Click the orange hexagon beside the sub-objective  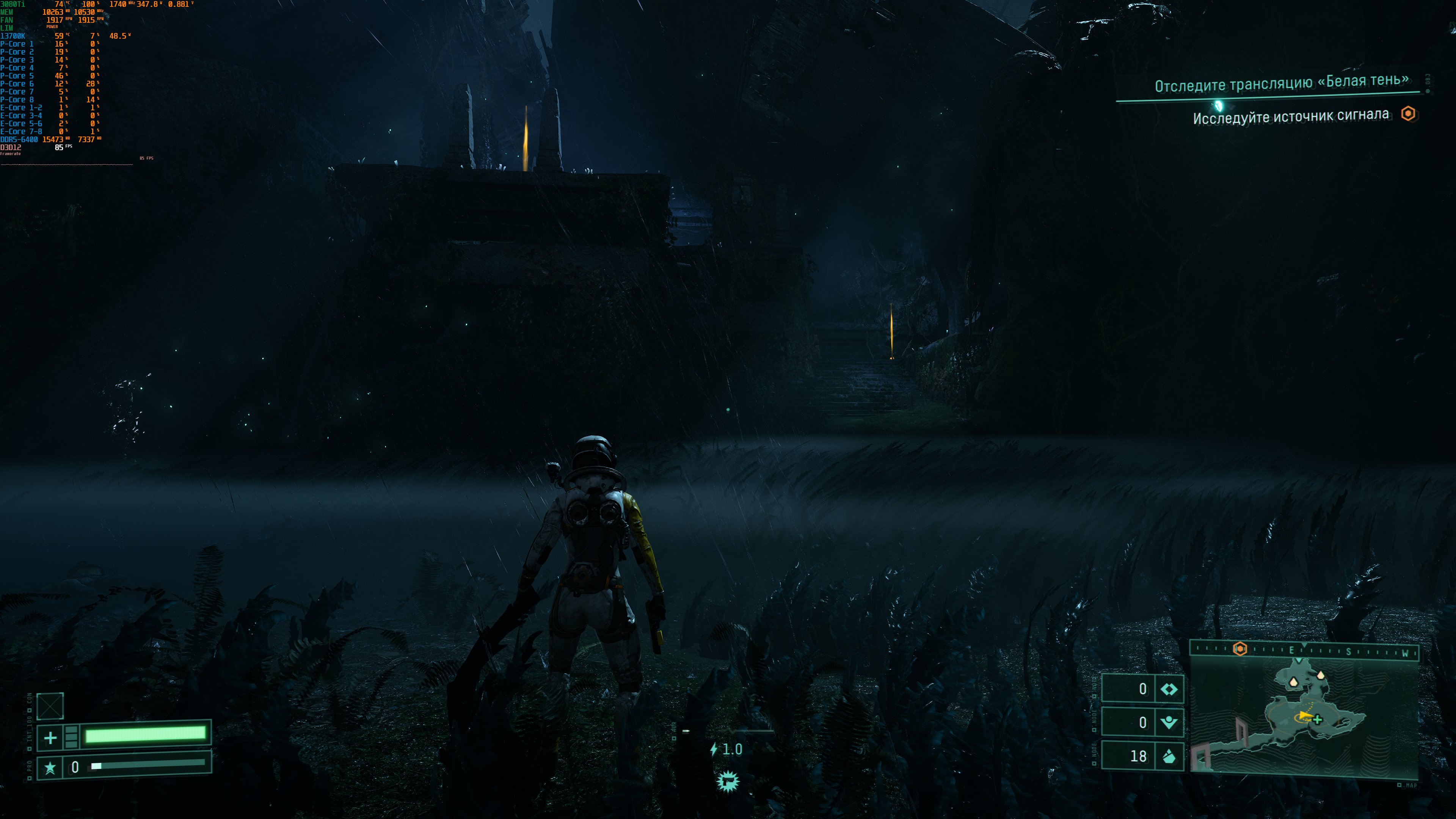tap(1408, 114)
